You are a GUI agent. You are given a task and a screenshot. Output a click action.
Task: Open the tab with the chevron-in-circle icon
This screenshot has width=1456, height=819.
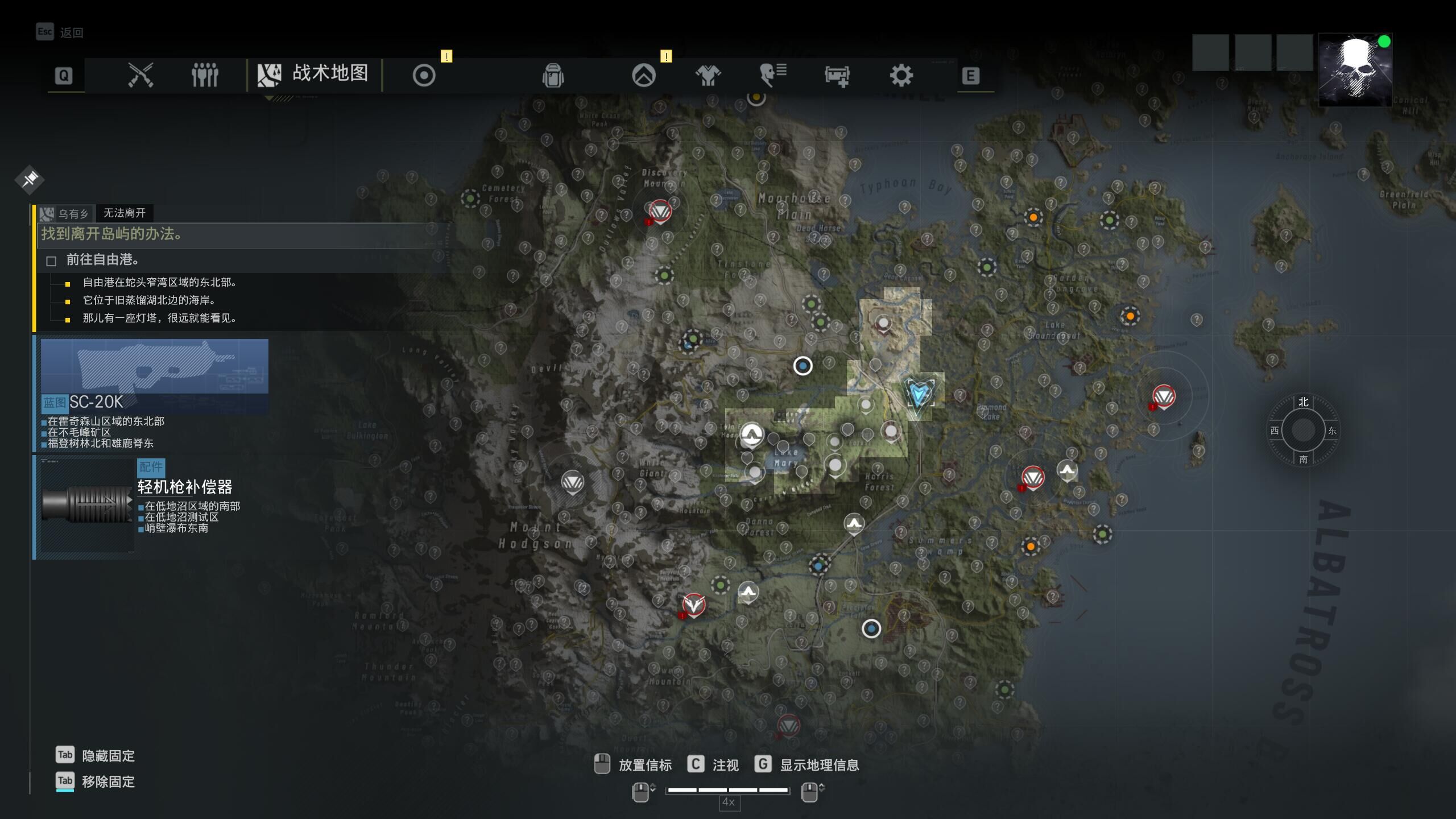coord(644,75)
